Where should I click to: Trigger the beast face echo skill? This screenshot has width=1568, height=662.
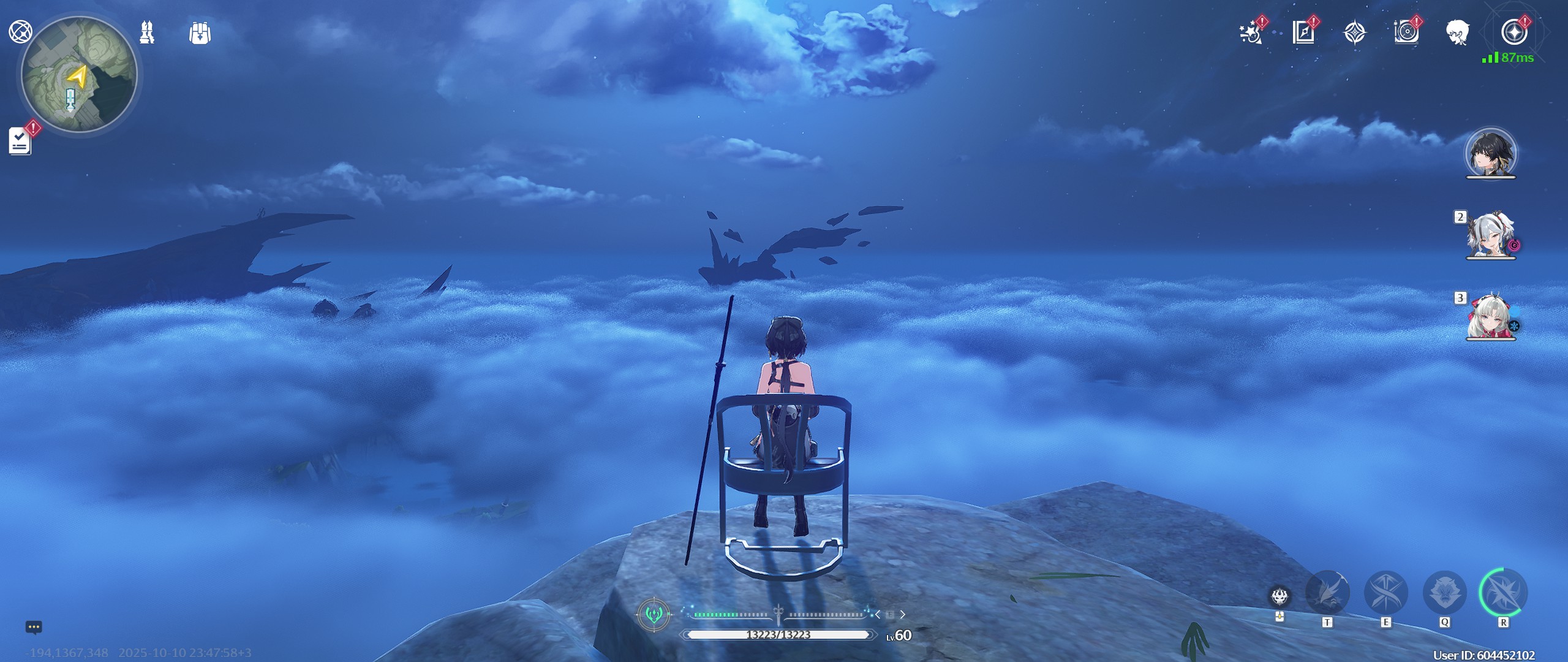click(x=1444, y=593)
